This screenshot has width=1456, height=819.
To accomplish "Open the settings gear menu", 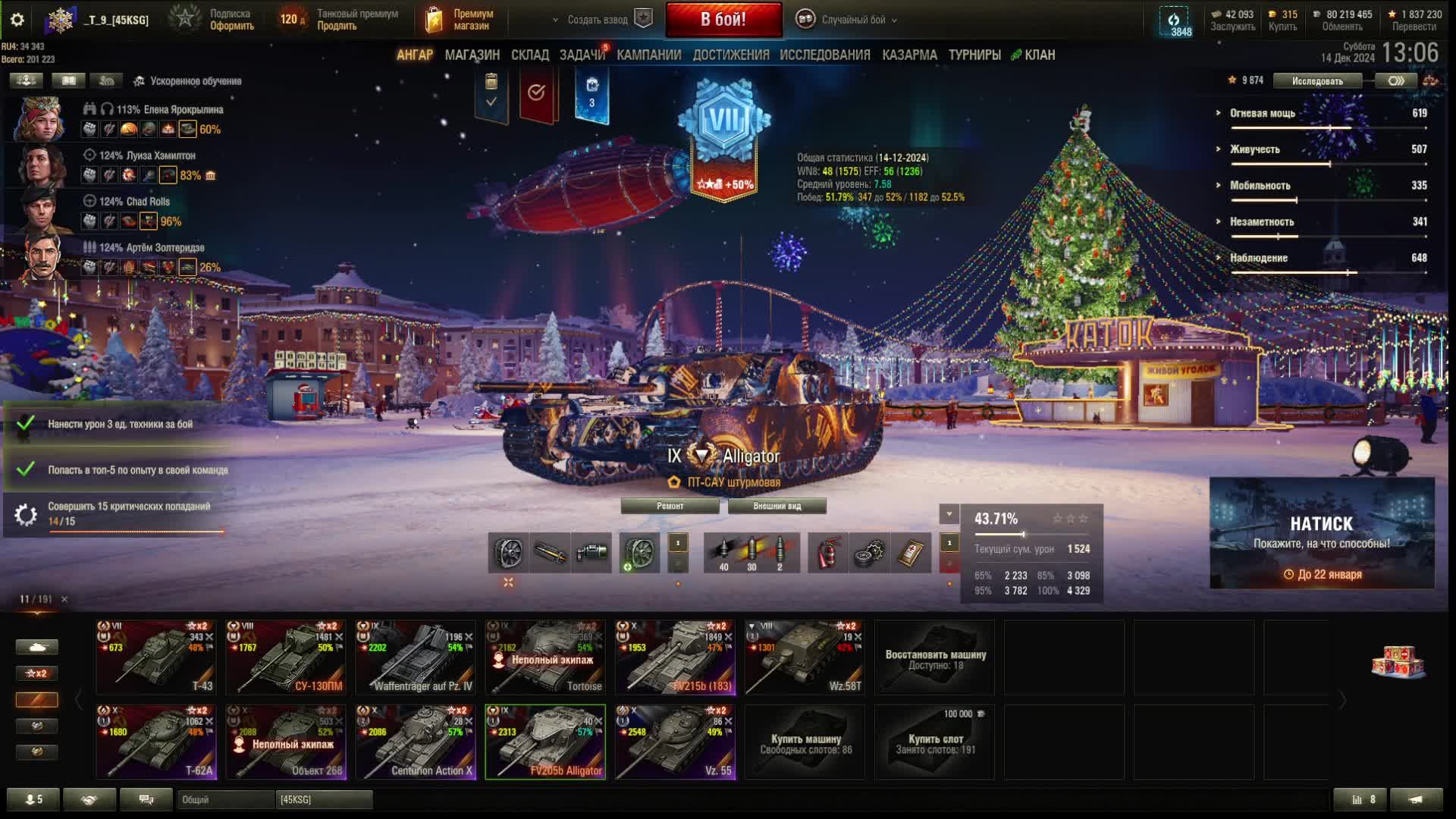I will (17, 20).
